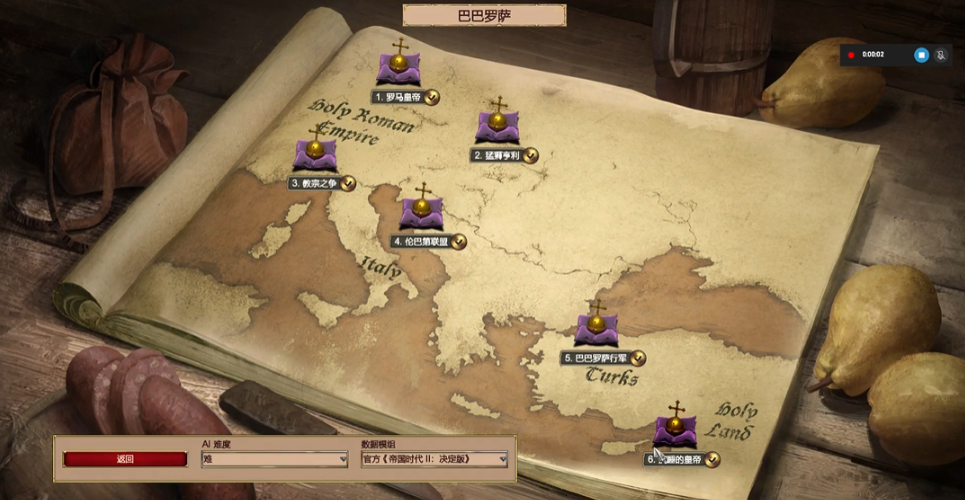Toggle the recording microphone mute button
Screen dimensions: 965x500
coord(941,55)
